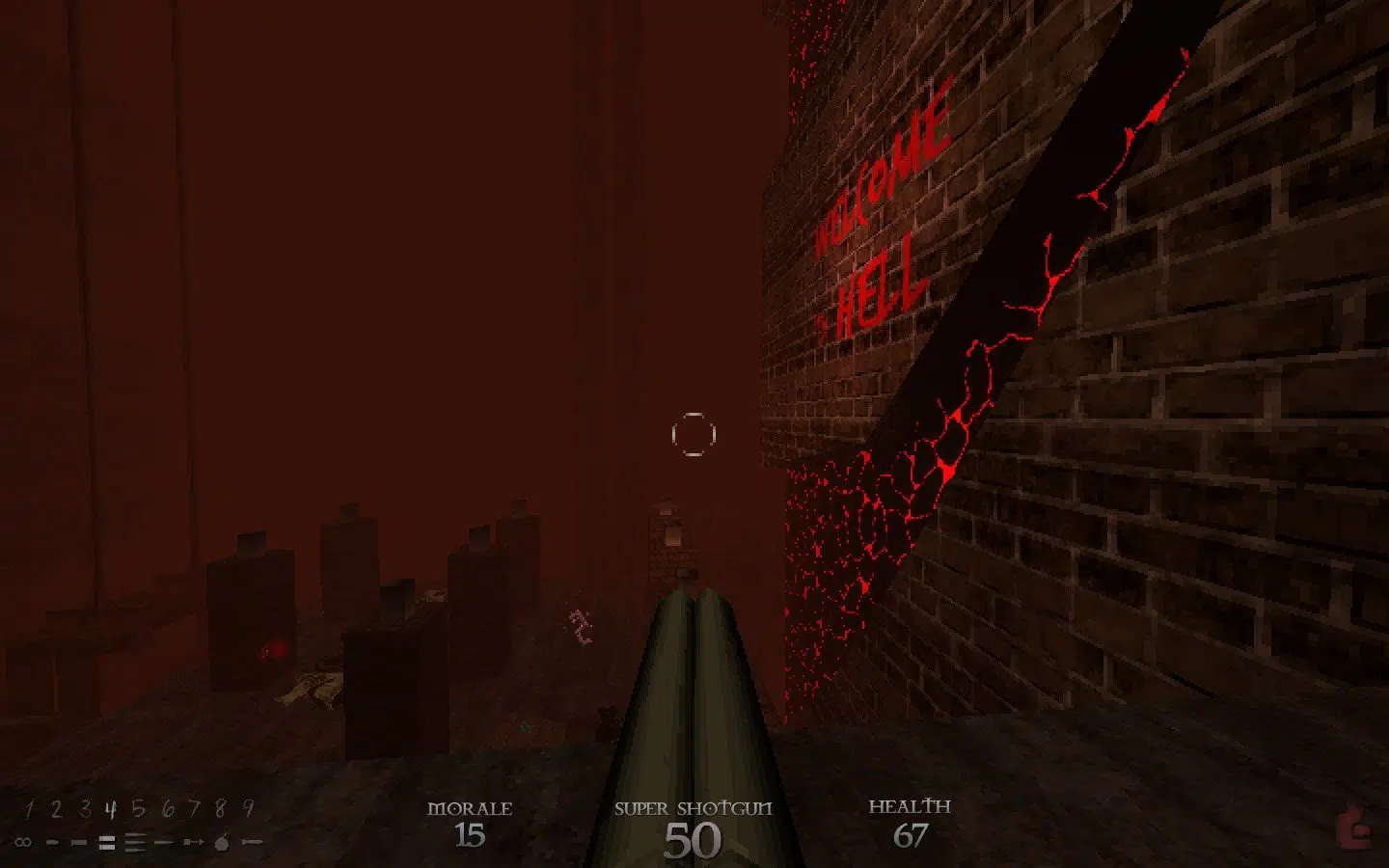The height and width of the screenshot is (868, 1389).
Task: Click the HEALTH label in the HUD
Action: point(911,806)
